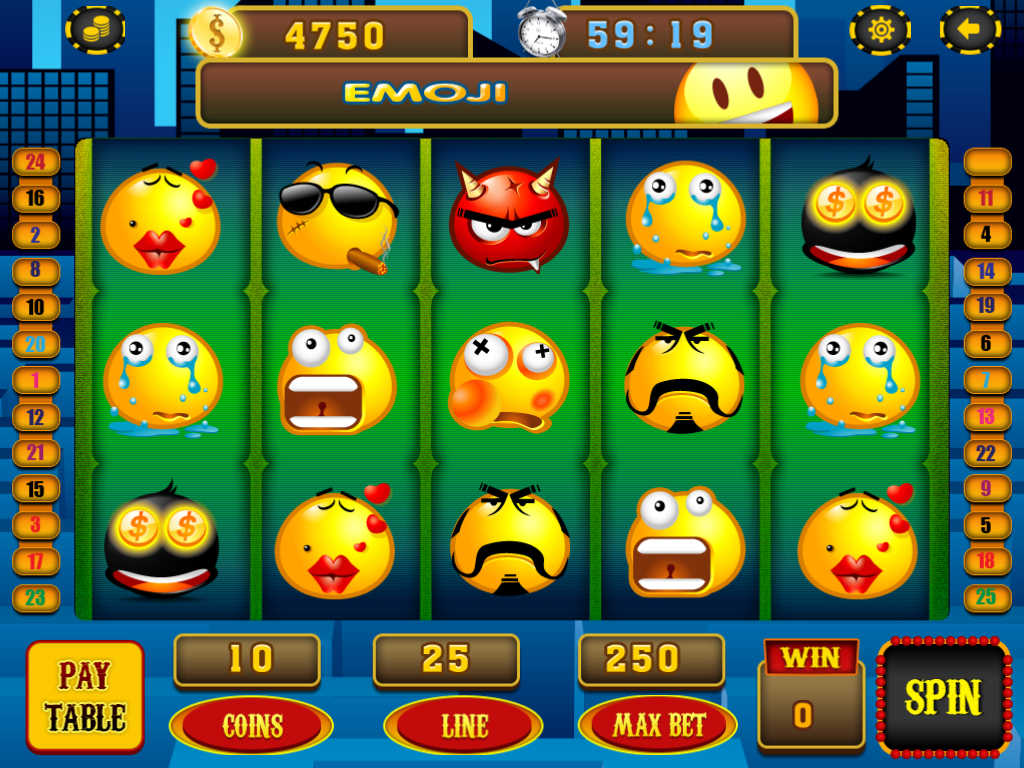The image size is (1024, 768).
Task: Select payline 7 indicator
Action: pyautogui.click(x=986, y=380)
